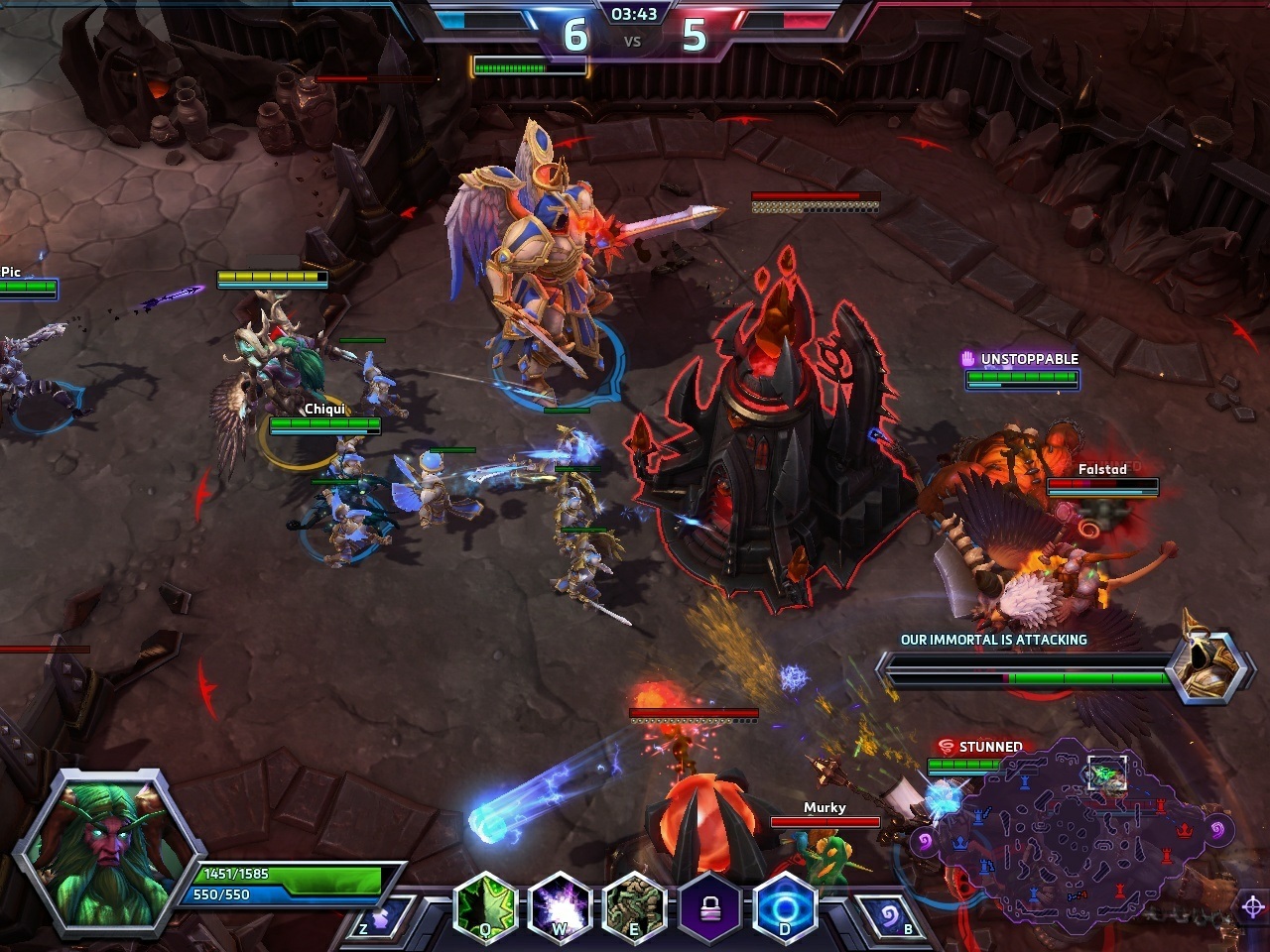Viewport: 1270px width, 952px height.
Task: Activate the Regrowth Q ability
Action: (x=486, y=906)
